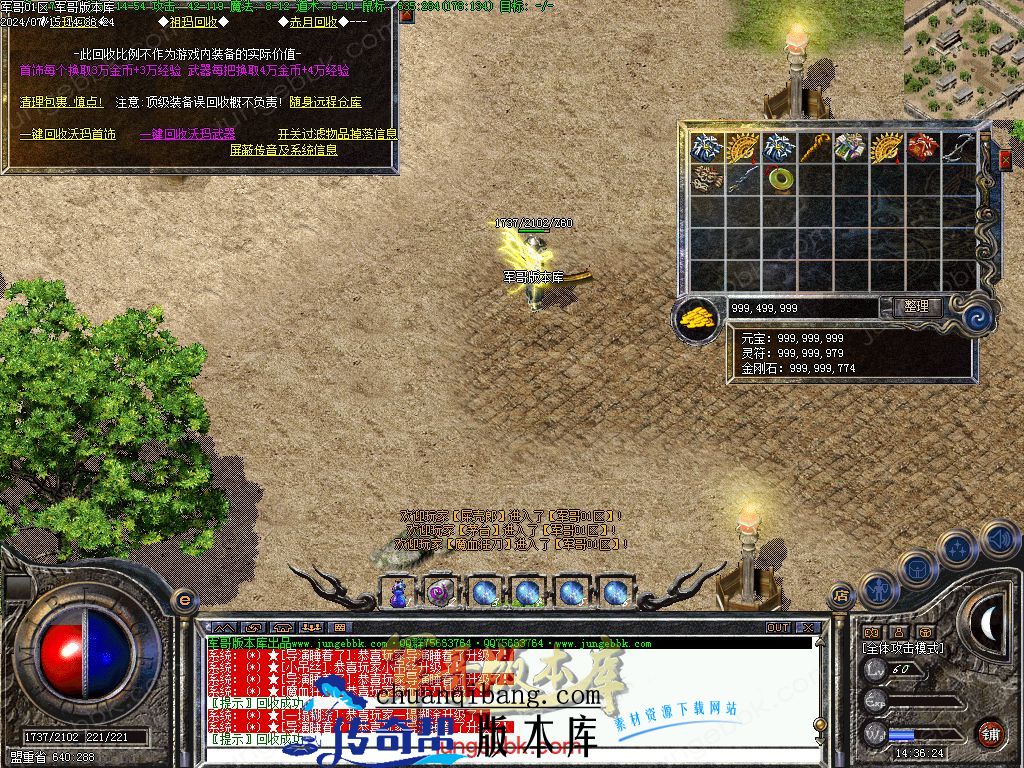Open the minimap in the corner
1024x768 pixels.
pyautogui.click(x=963, y=50)
